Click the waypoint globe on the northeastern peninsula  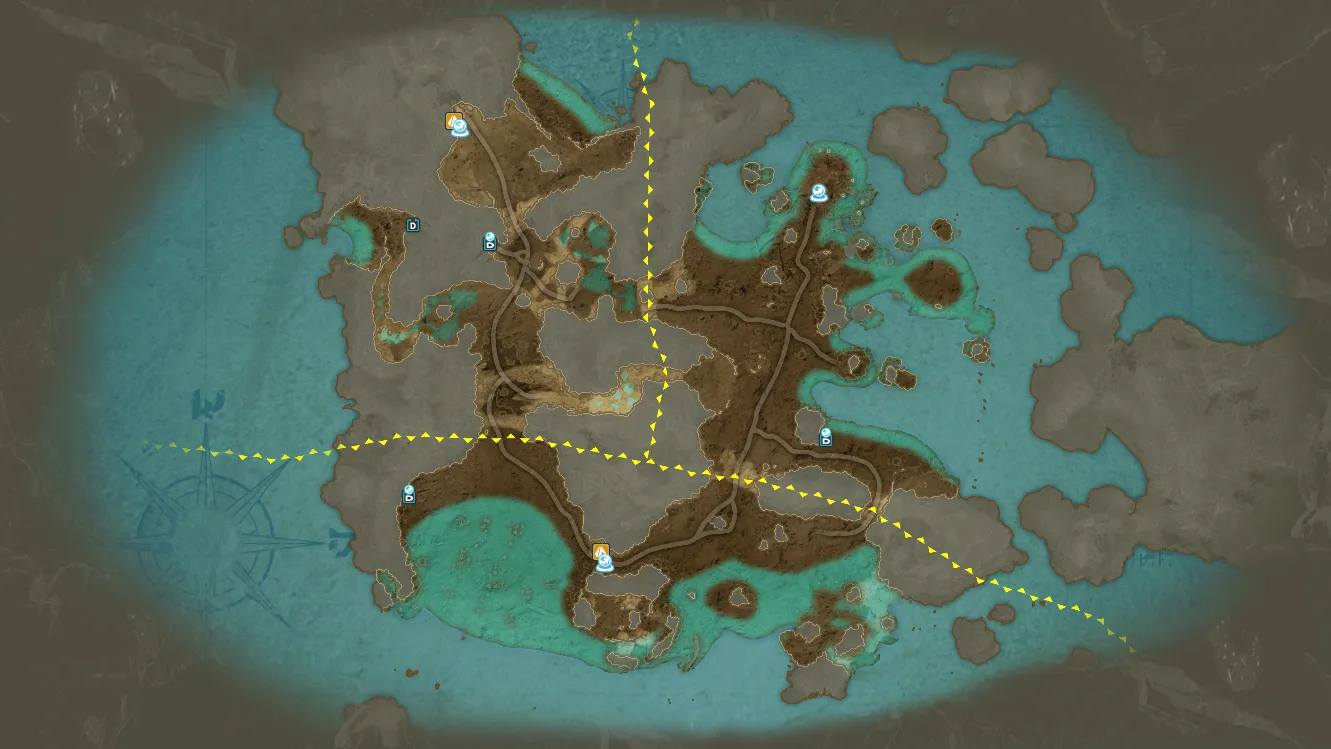tap(819, 193)
